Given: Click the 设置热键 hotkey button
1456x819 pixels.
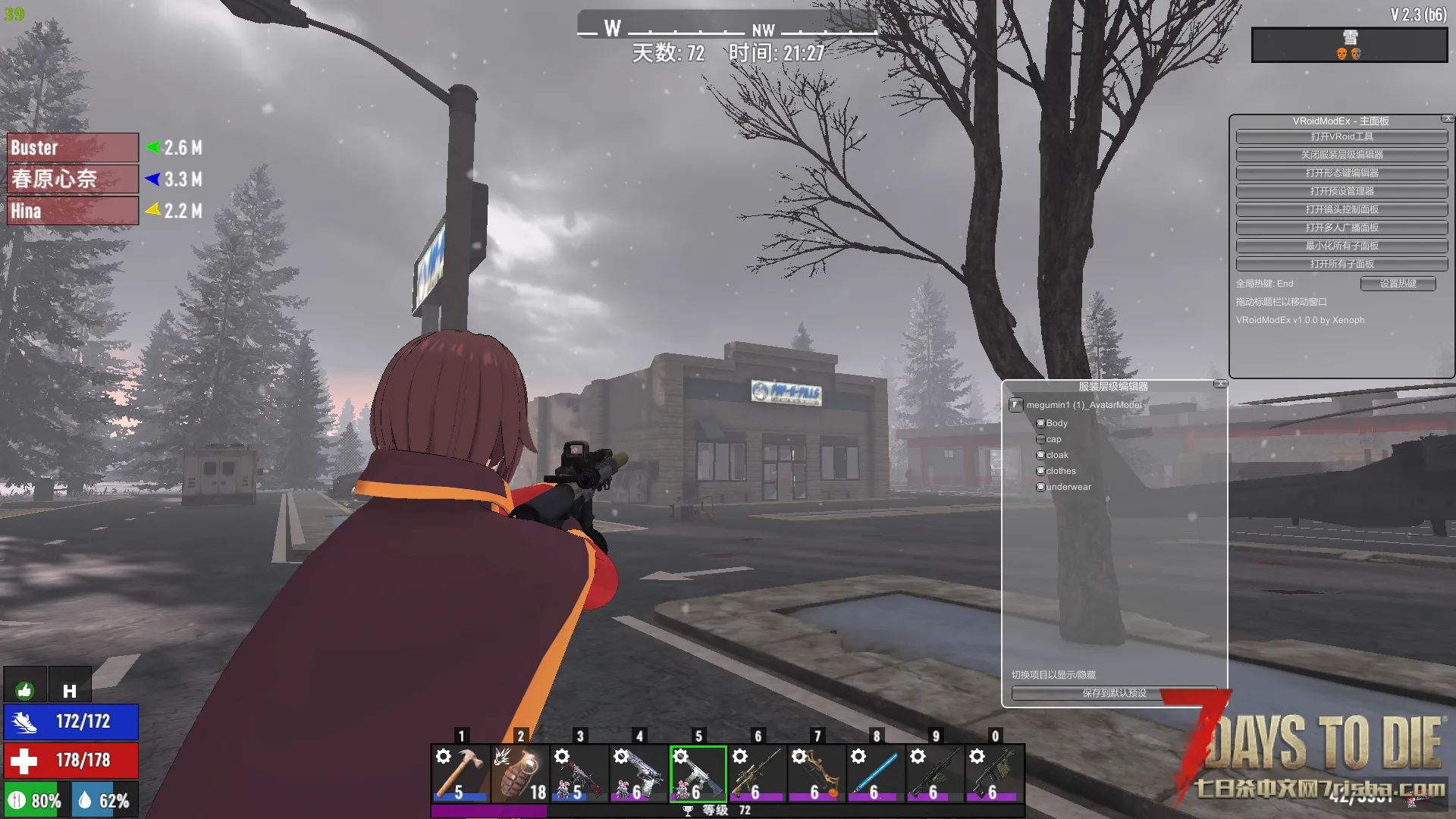Looking at the screenshot, I should tap(1398, 284).
